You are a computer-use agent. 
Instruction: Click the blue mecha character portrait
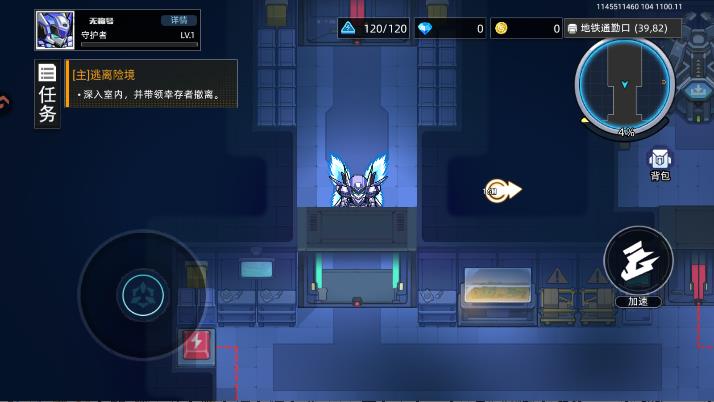[x=56, y=30]
